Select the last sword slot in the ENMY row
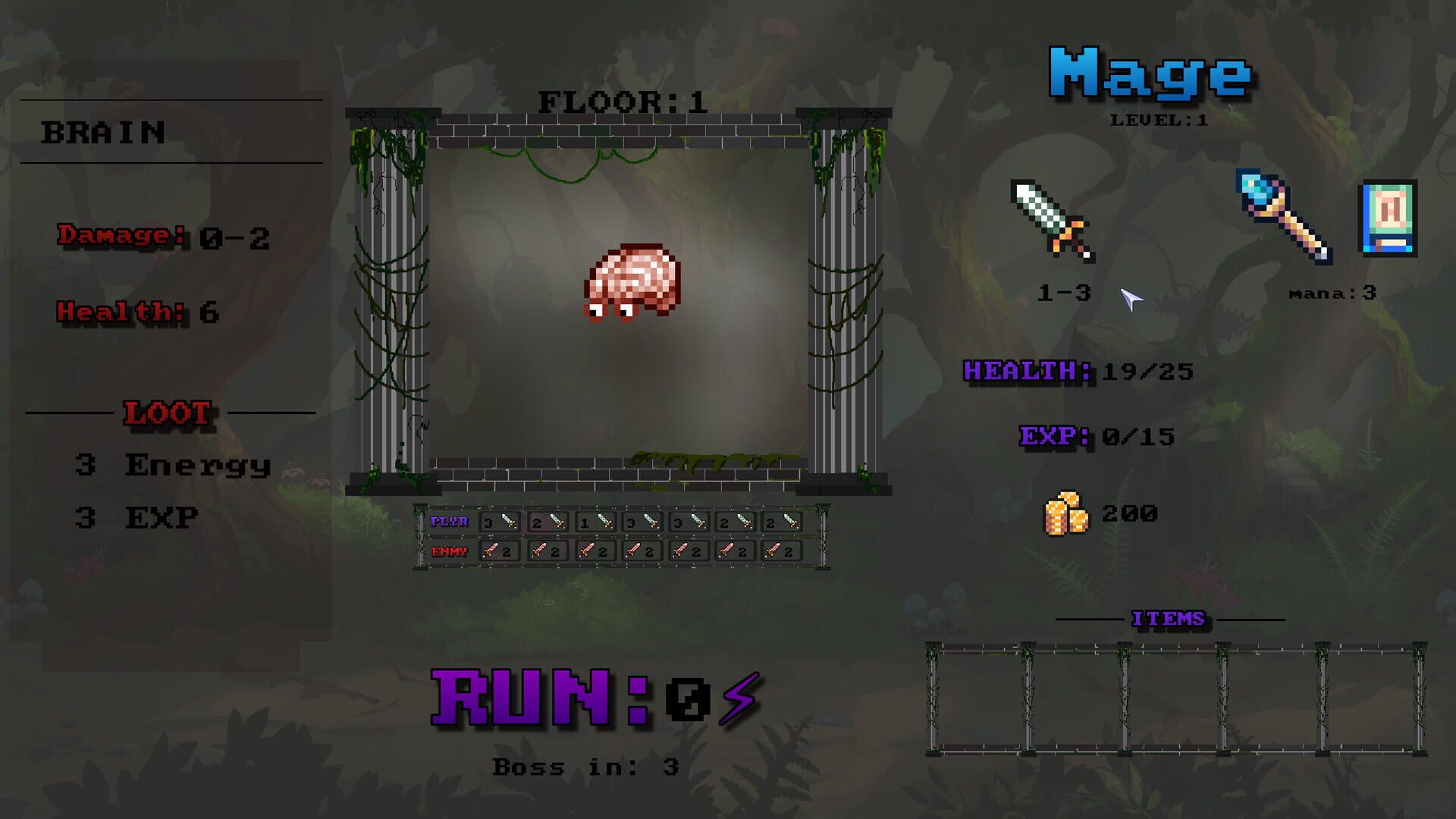Viewport: 1456px width, 819px height. point(781,551)
